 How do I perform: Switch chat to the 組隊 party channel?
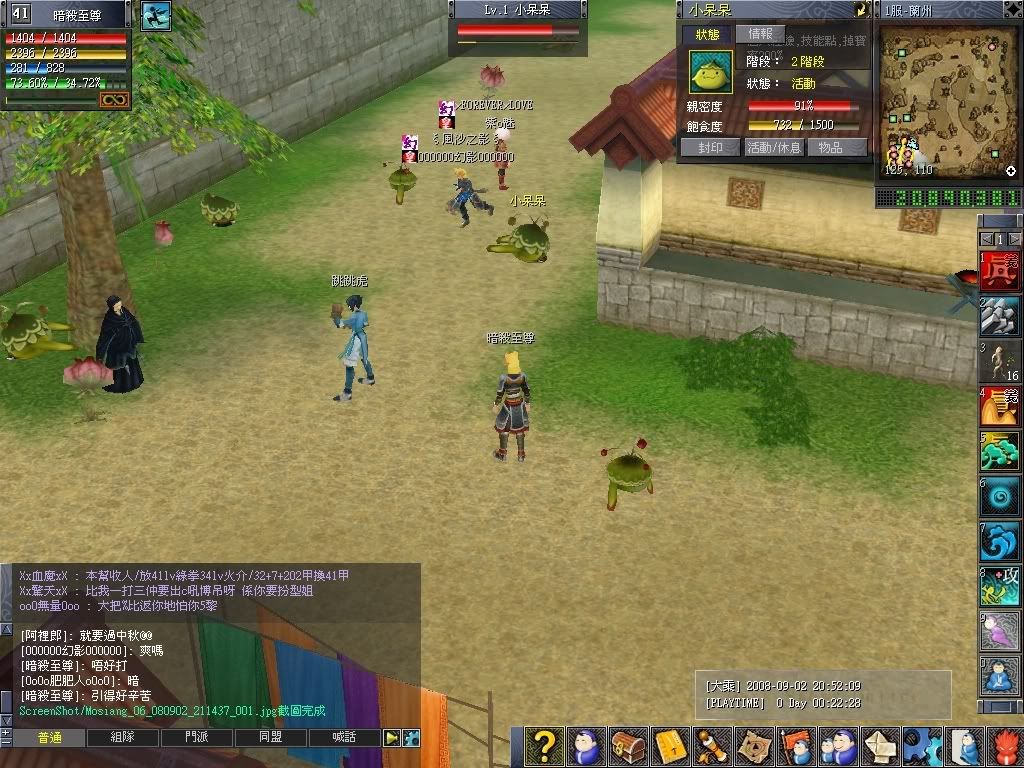click(123, 738)
